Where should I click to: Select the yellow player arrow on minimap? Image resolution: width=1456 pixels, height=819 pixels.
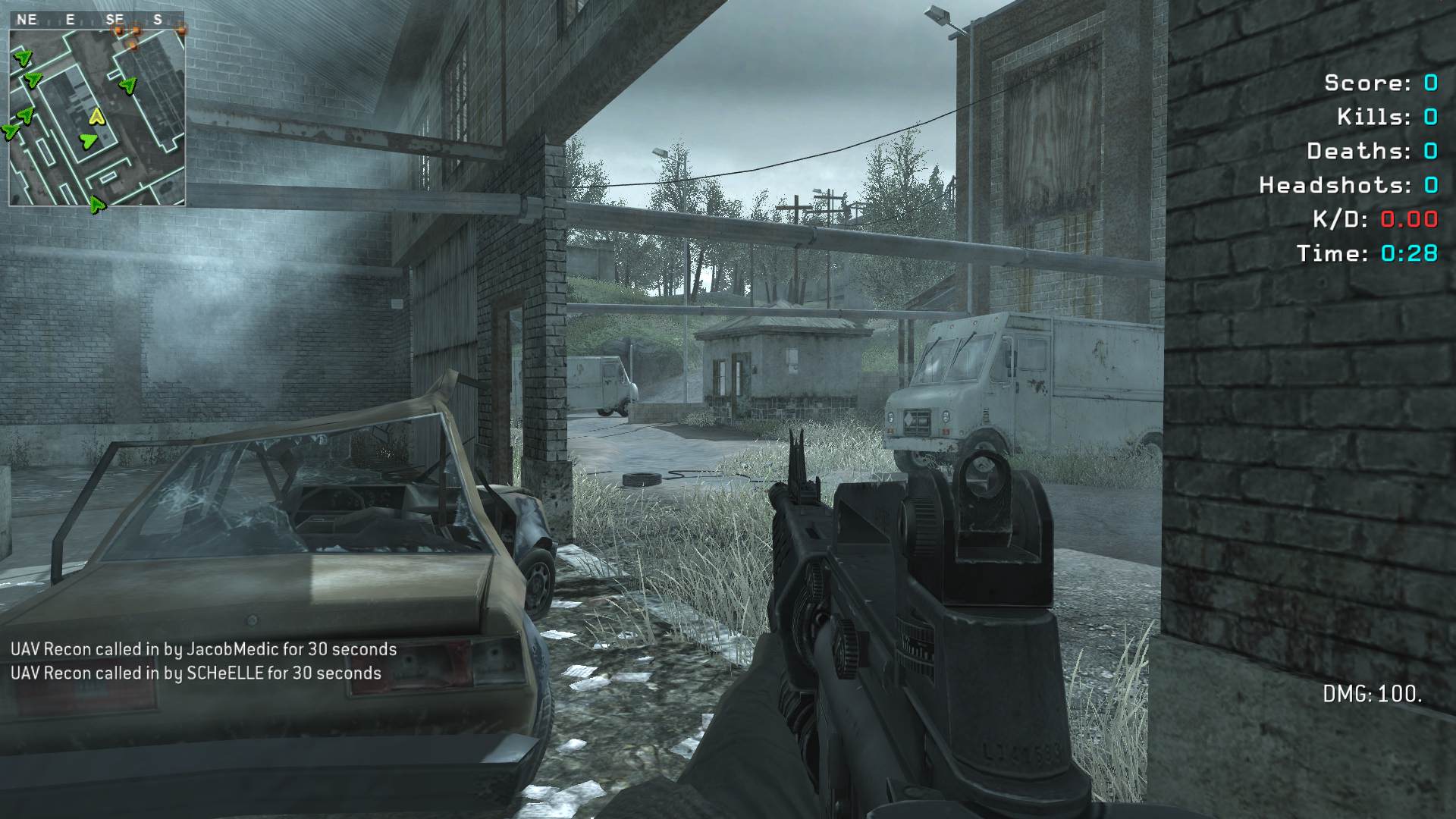96,116
